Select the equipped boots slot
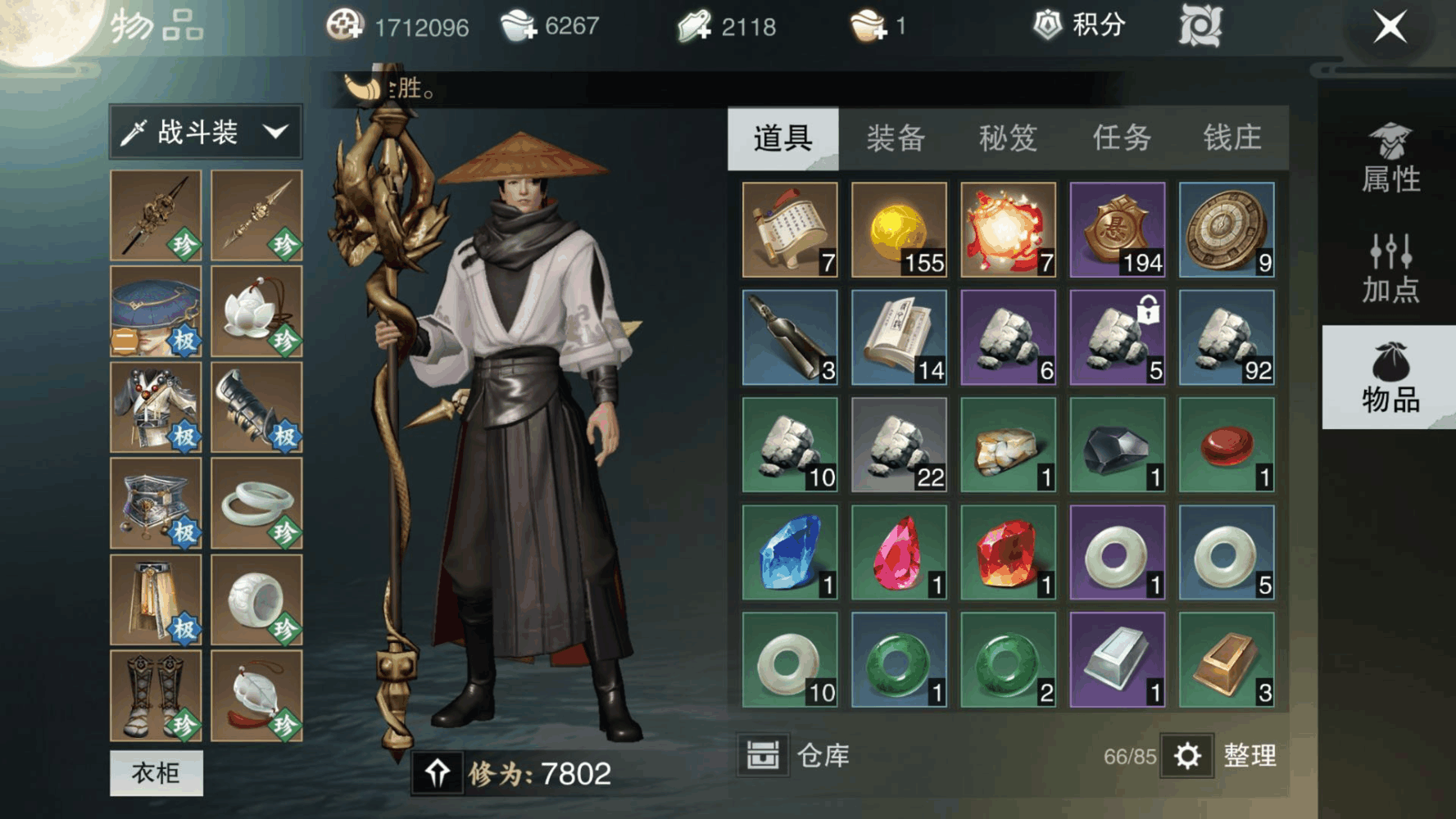The image size is (1456, 819). click(x=156, y=695)
